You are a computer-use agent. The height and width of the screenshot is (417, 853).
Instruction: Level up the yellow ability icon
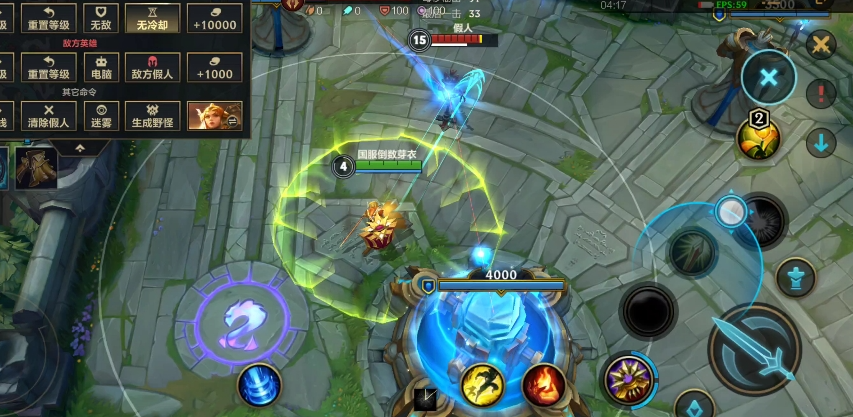tap(758, 138)
